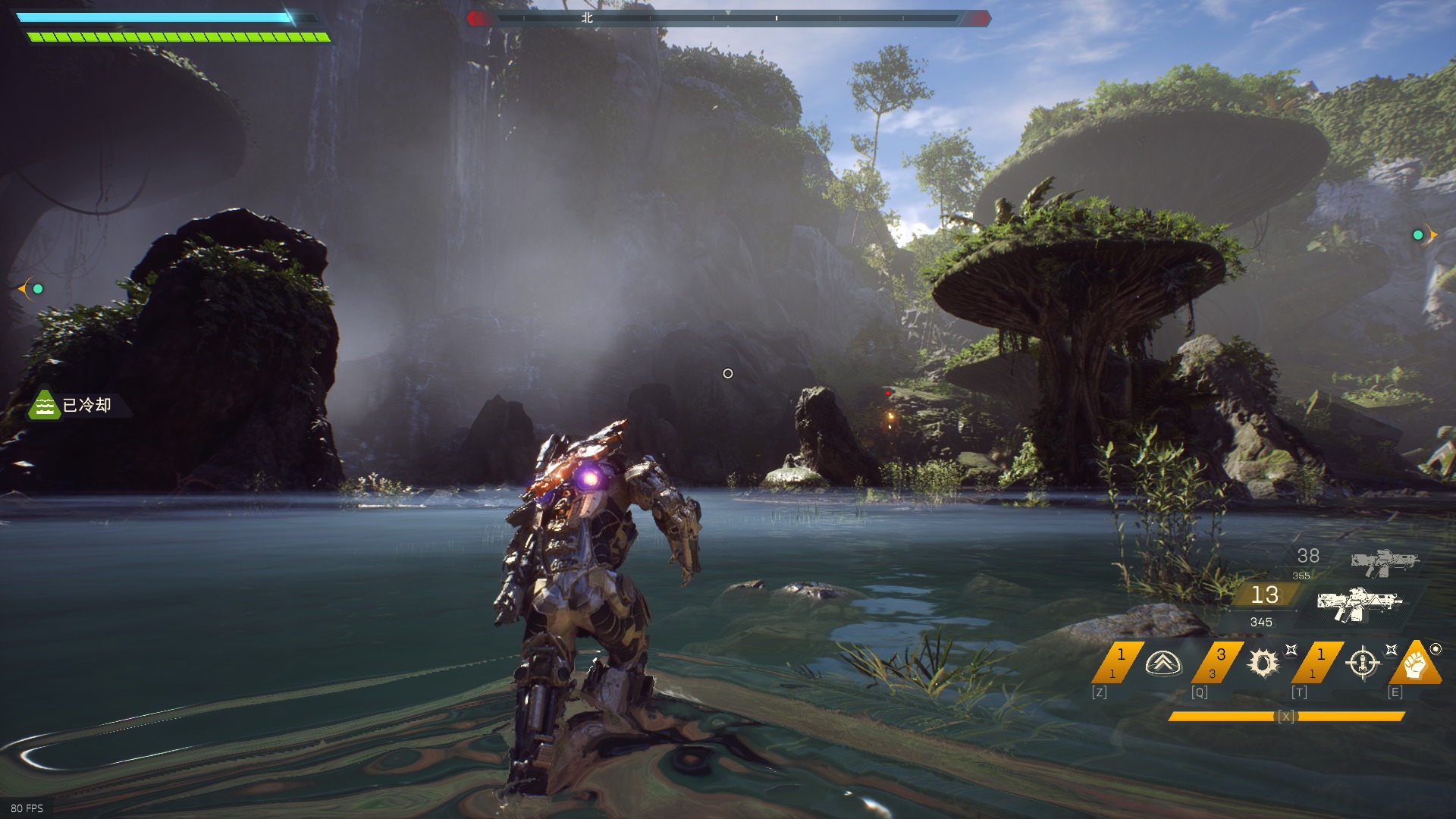Use the spiked burst grenade ability
Viewport: 1456px width, 819px height.
pyautogui.click(x=1263, y=664)
